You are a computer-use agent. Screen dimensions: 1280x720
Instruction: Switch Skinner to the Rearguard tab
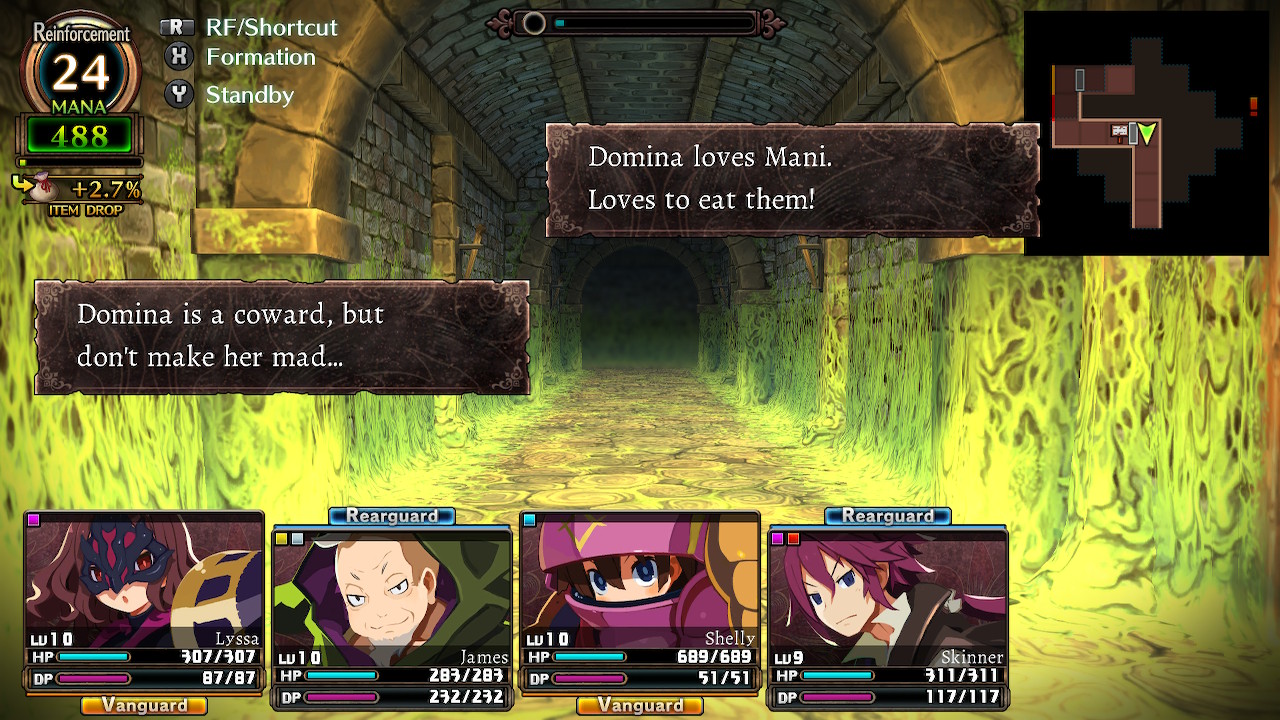tap(886, 516)
